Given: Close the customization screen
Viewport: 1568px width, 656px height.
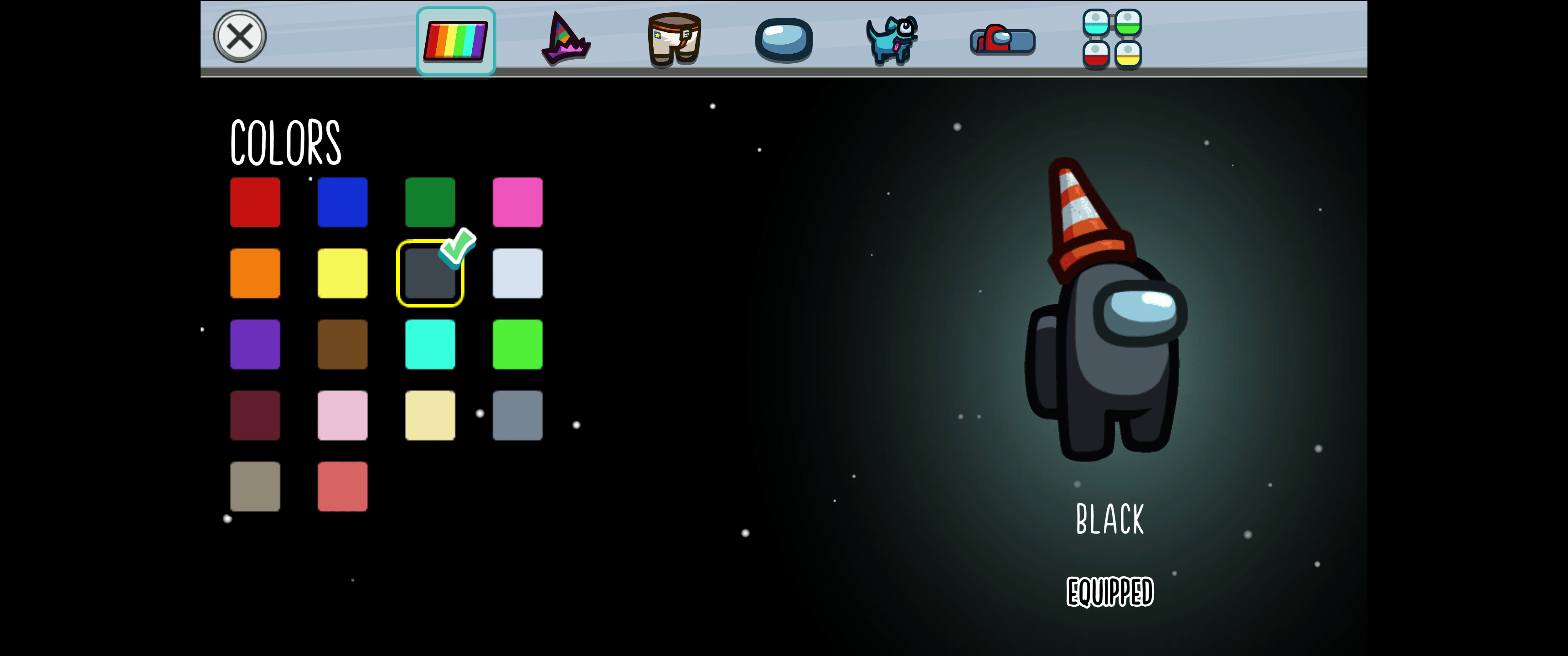Looking at the screenshot, I should (x=240, y=36).
